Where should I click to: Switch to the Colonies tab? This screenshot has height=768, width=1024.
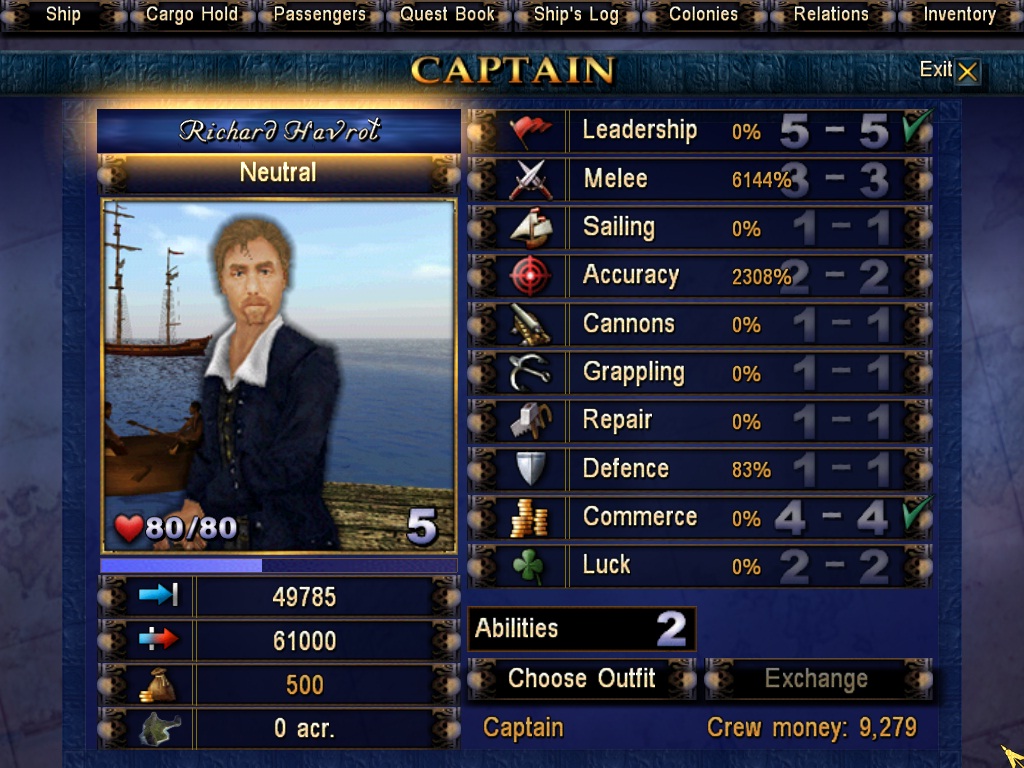coord(703,15)
